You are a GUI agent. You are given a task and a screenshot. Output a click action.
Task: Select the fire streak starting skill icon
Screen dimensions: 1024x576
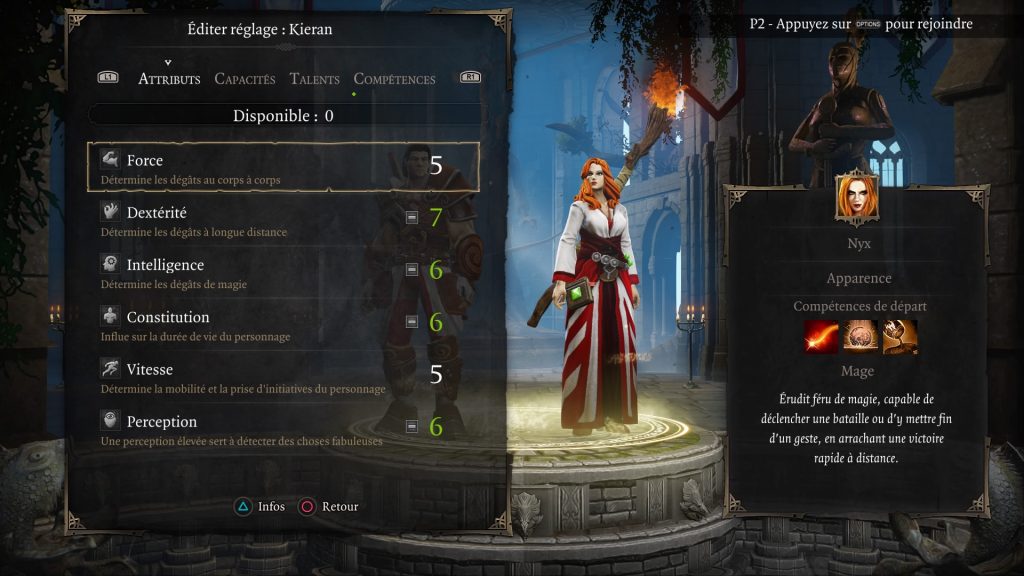pyautogui.click(x=821, y=337)
